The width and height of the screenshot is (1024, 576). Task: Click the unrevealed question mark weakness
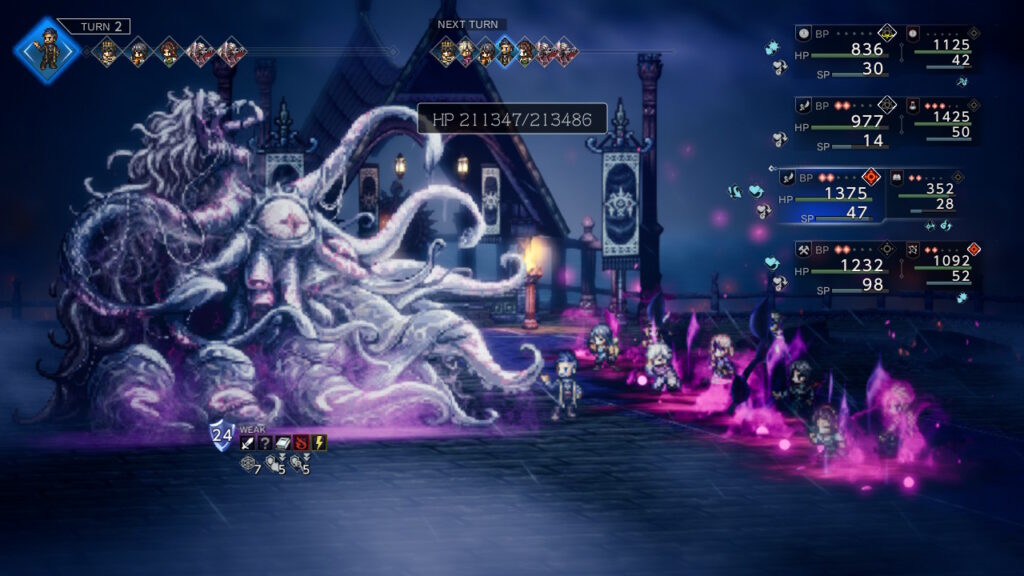[x=265, y=443]
